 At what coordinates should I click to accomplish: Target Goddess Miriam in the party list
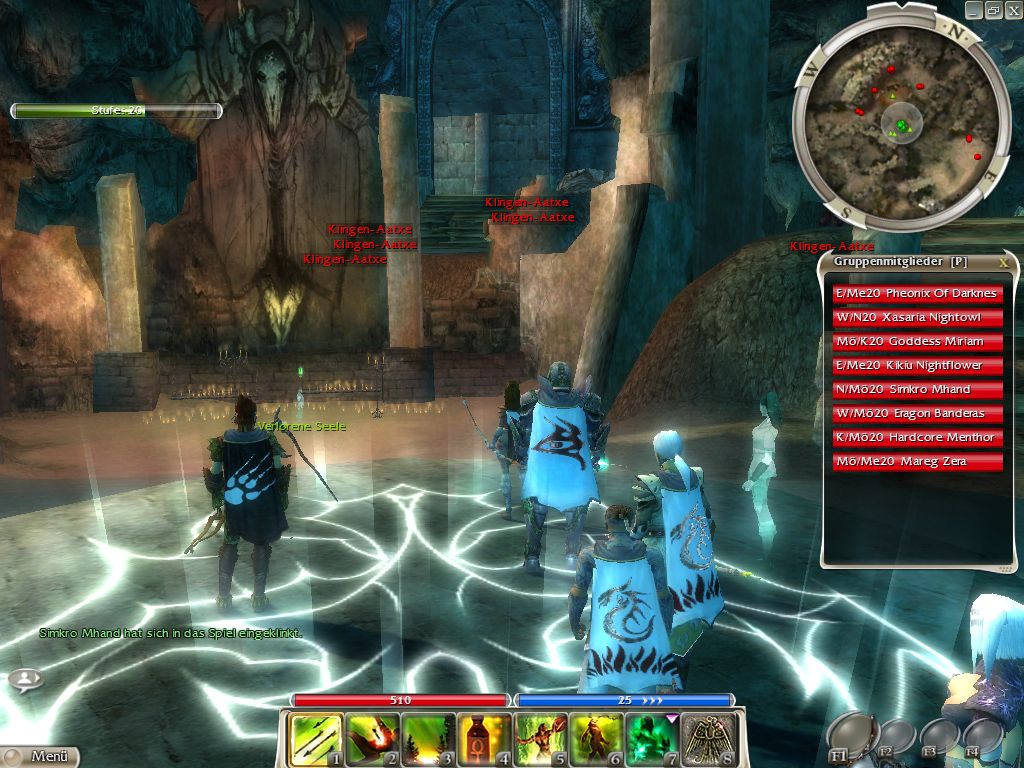[x=918, y=342]
